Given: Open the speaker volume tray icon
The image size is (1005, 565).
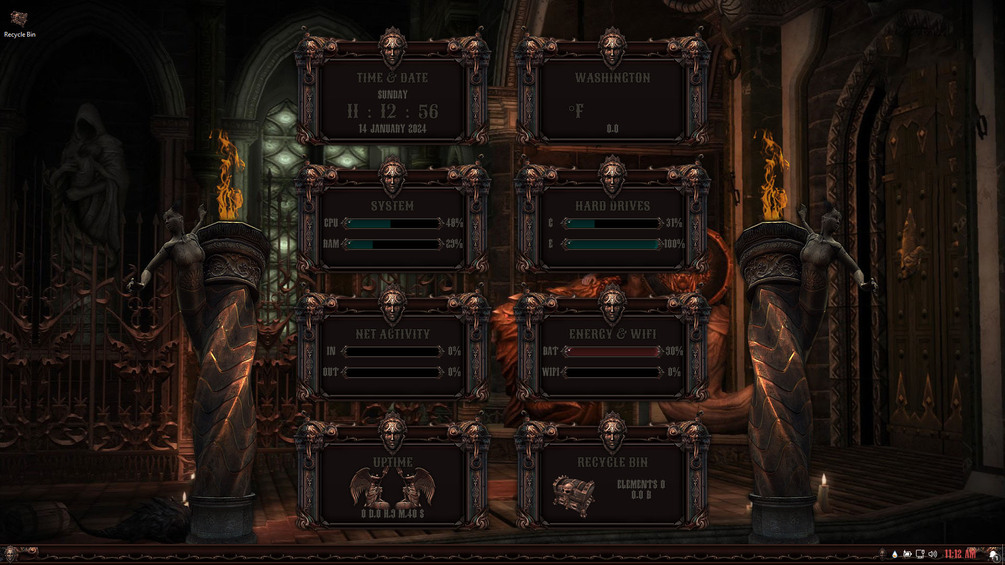Looking at the screenshot, I should pyautogui.click(x=933, y=554).
